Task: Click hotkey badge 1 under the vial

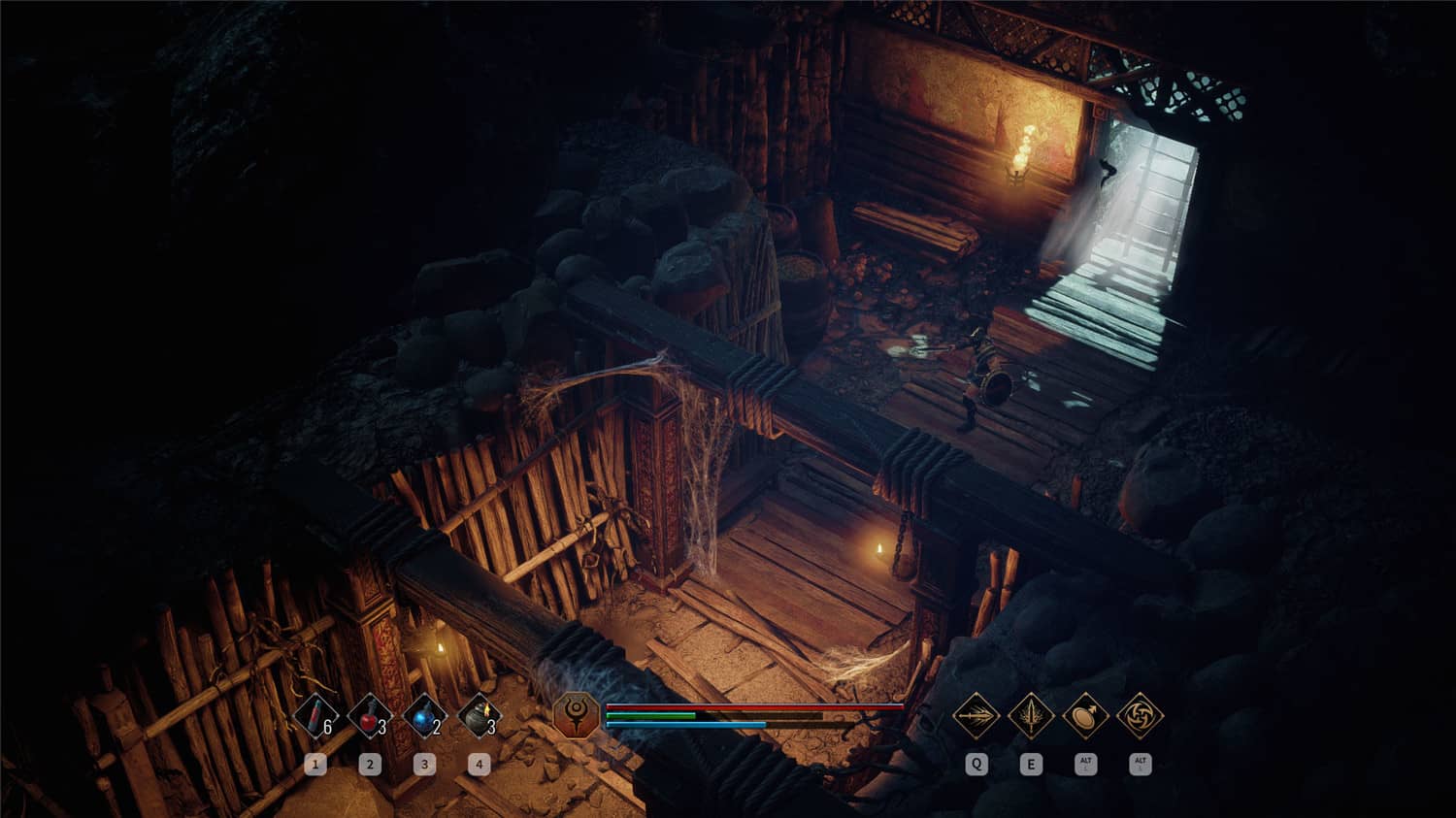Action: point(315,764)
